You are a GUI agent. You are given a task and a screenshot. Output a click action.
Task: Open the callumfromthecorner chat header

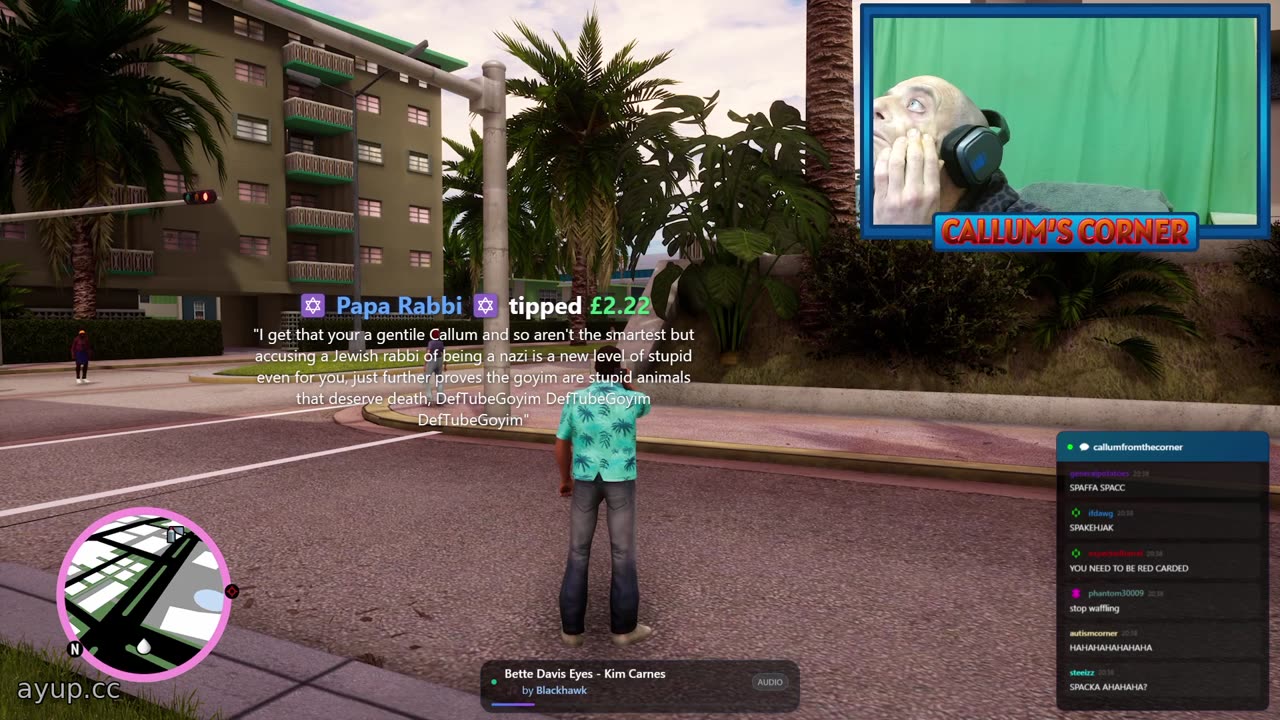point(1137,447)
